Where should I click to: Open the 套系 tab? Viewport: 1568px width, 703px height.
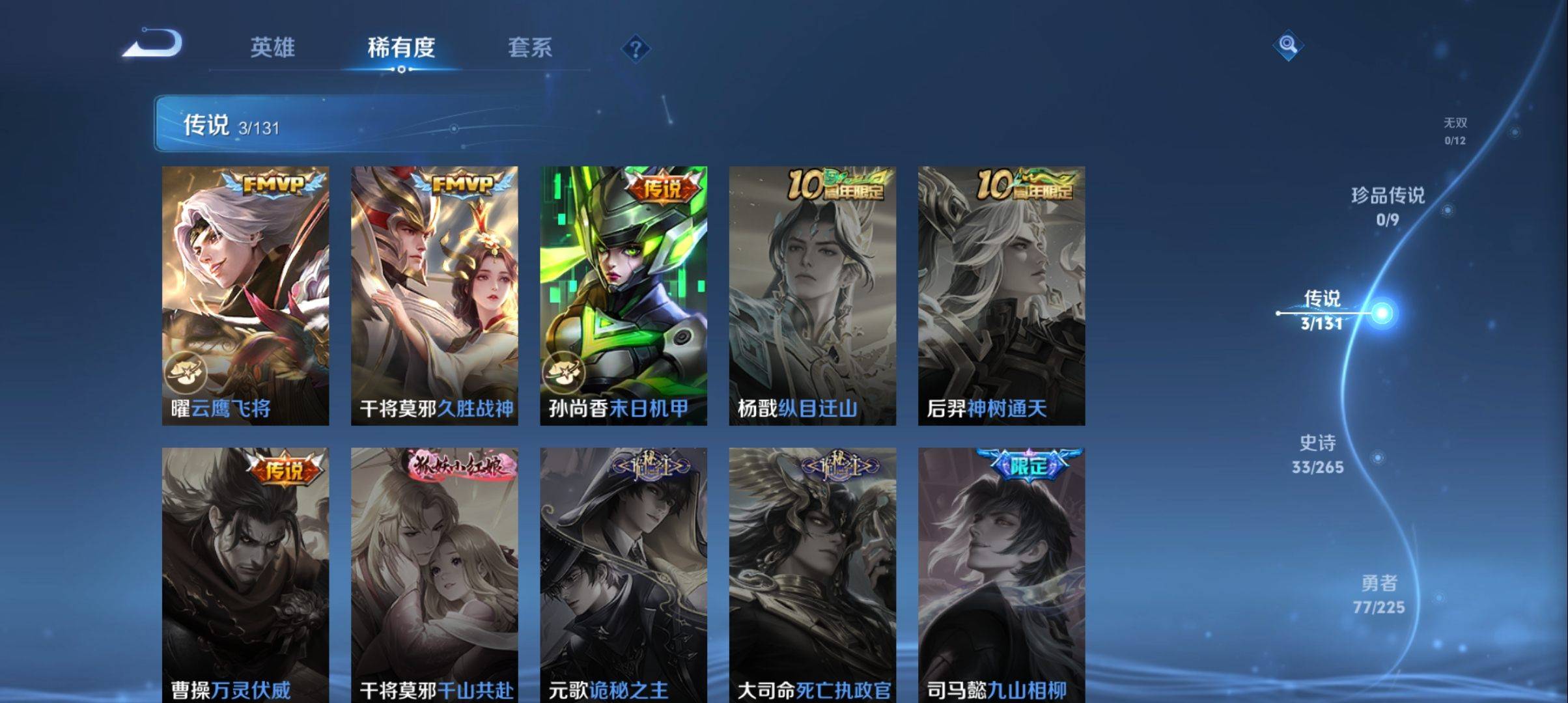531,48
